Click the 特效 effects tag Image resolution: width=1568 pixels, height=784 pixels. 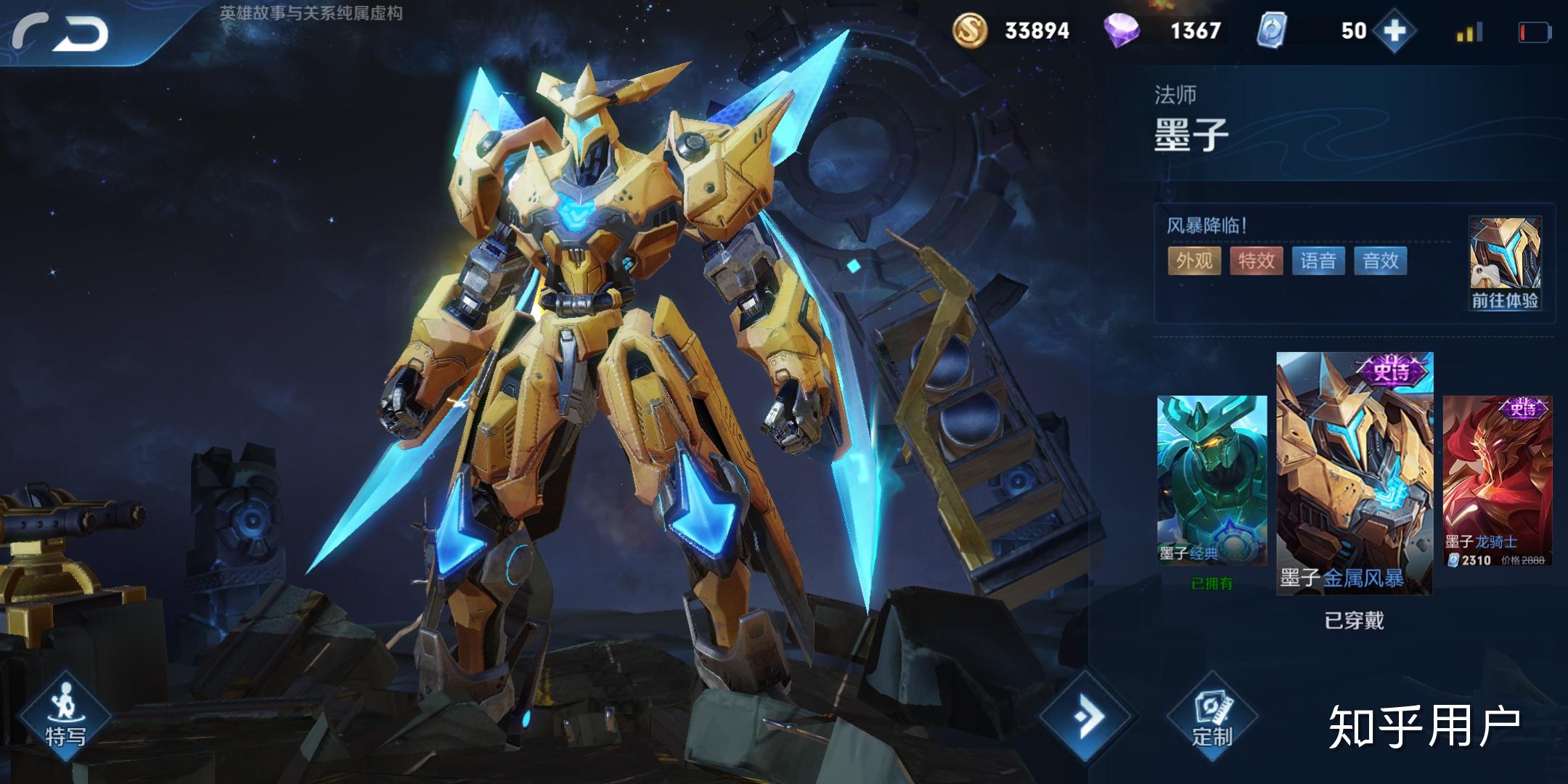click(x=1257, y=261)
